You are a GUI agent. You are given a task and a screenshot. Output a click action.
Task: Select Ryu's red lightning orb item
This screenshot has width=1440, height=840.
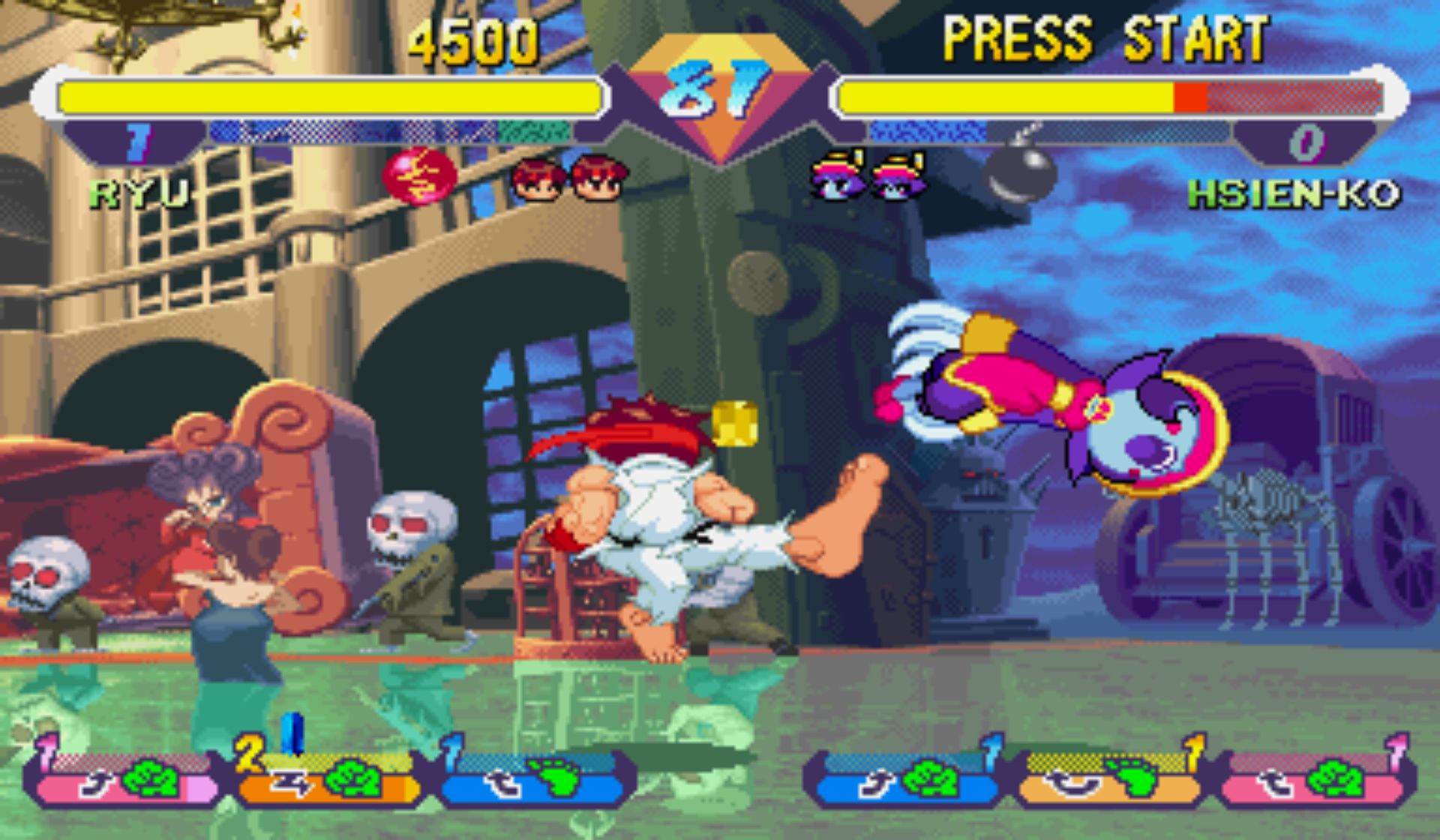pos(419,175)
